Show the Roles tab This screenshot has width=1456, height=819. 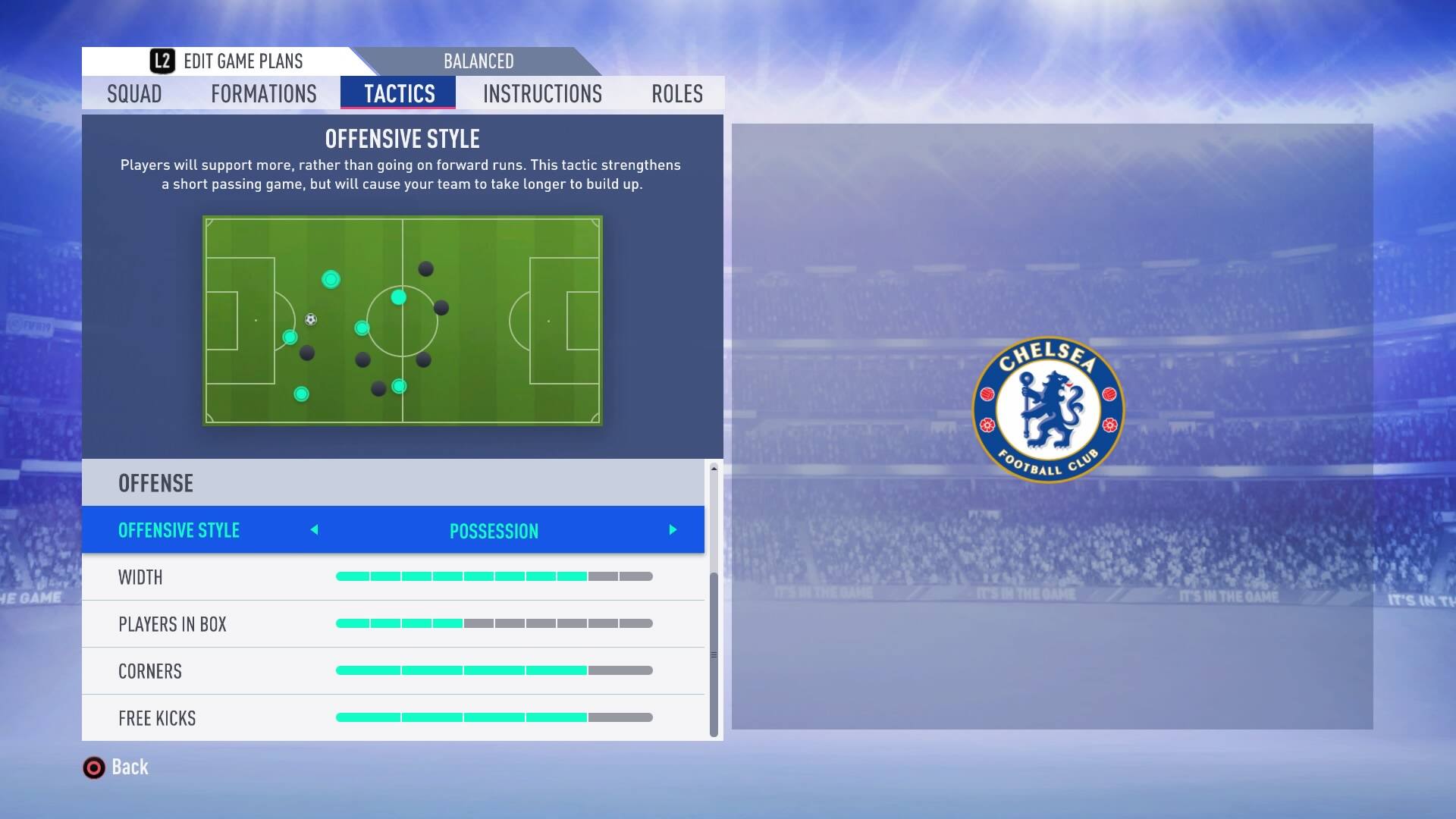point(676,94)
